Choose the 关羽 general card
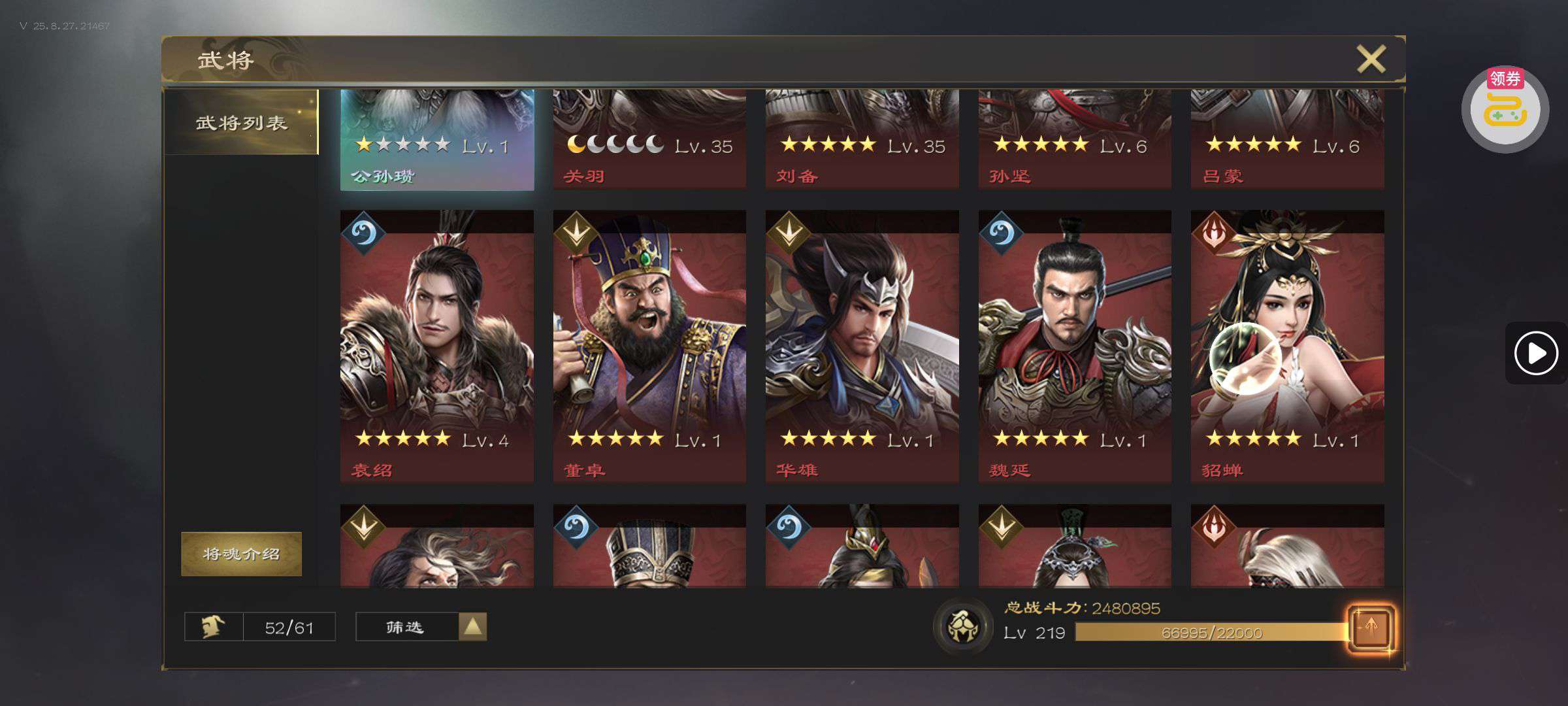This screenshot has height=706, width=1568. click(649, 141)
